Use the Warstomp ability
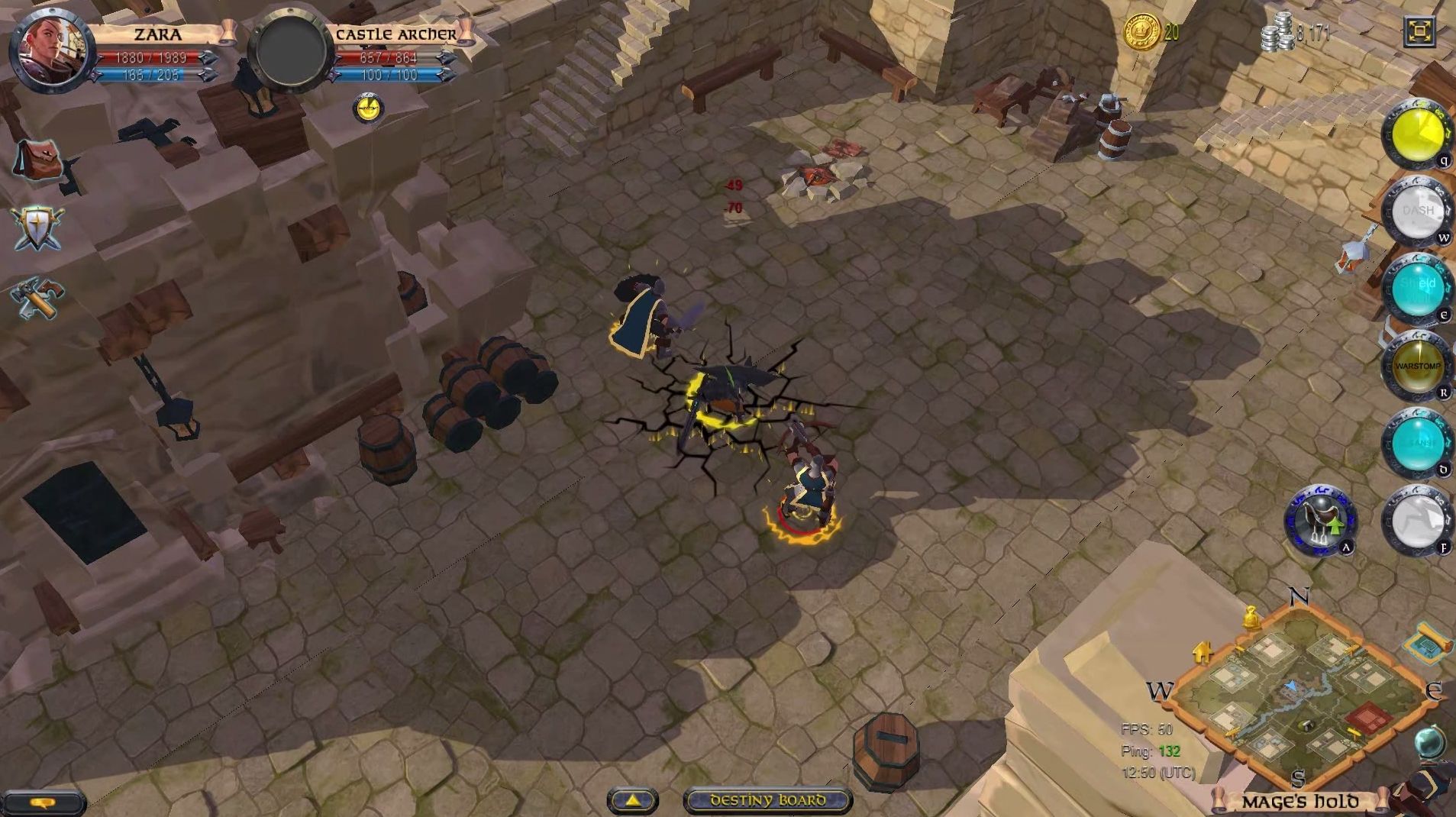Screen dimensions: 1456x817 pyautogui.click(x=1419, y=365)
